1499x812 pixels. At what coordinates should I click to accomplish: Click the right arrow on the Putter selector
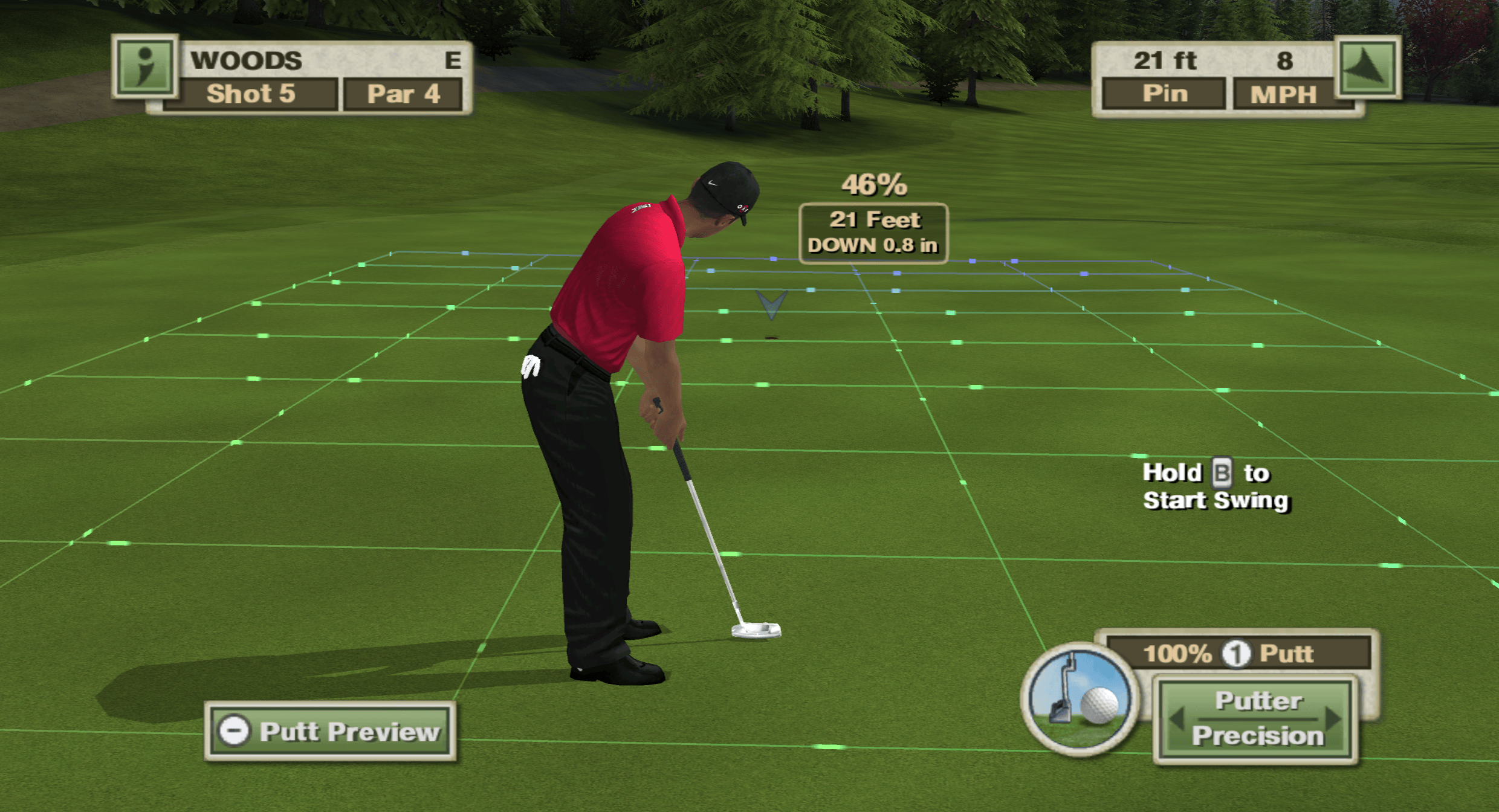pyautogui.click(x=1333, y=719)
